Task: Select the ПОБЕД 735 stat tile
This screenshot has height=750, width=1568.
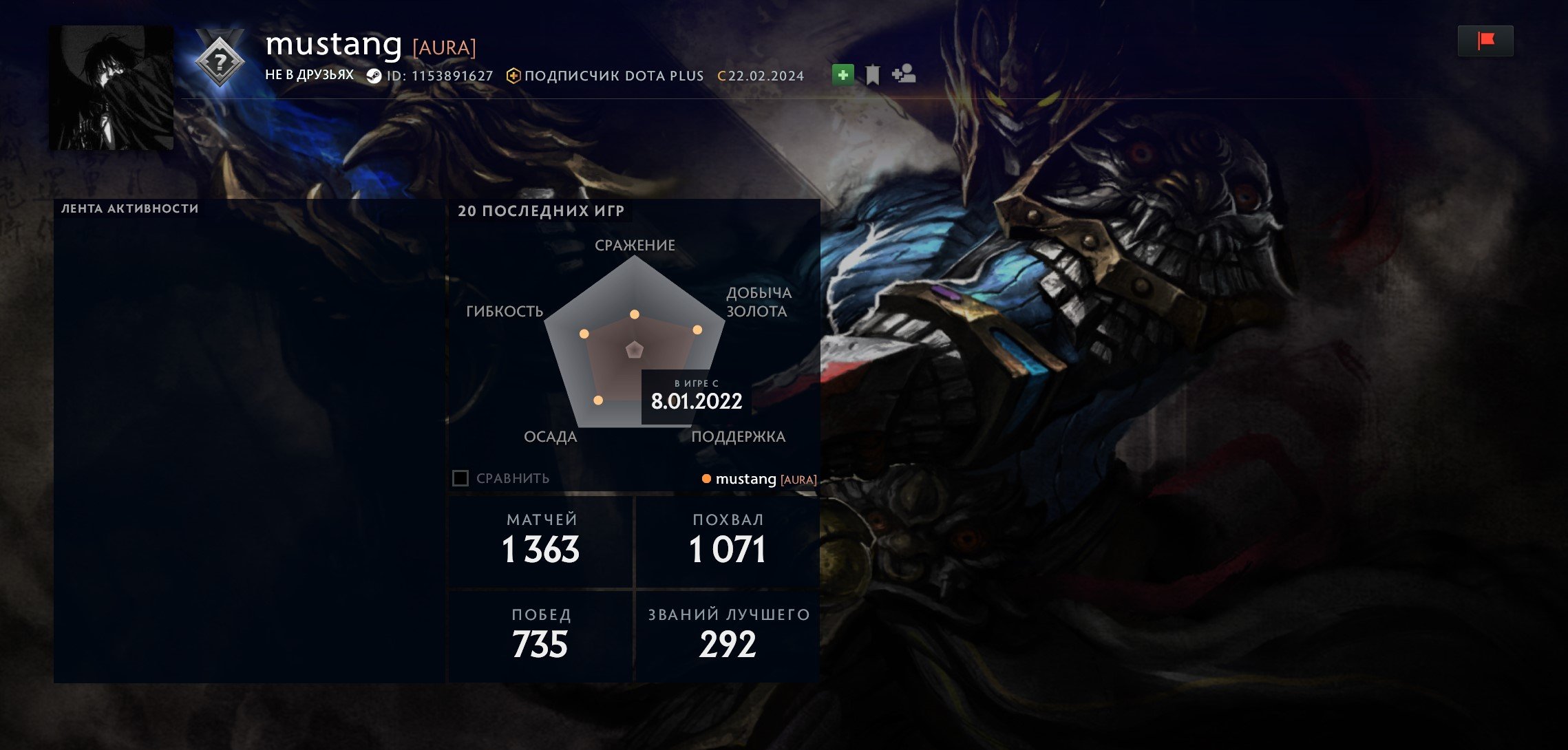Action: point(540,634)
